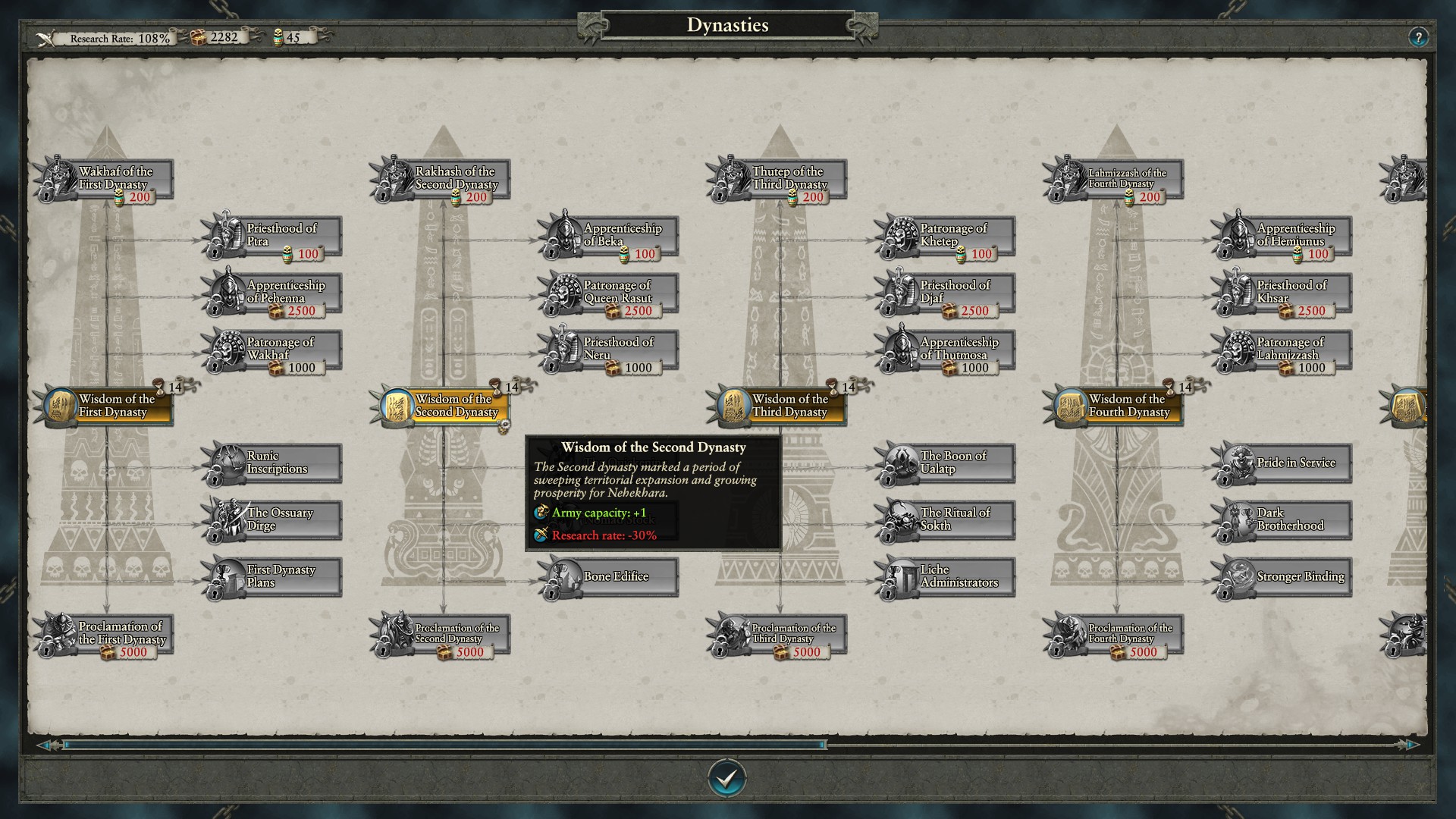Confirm with the checkmark button
The height and width of the screenshot is (819, 1456).
[x=726, y=777]
